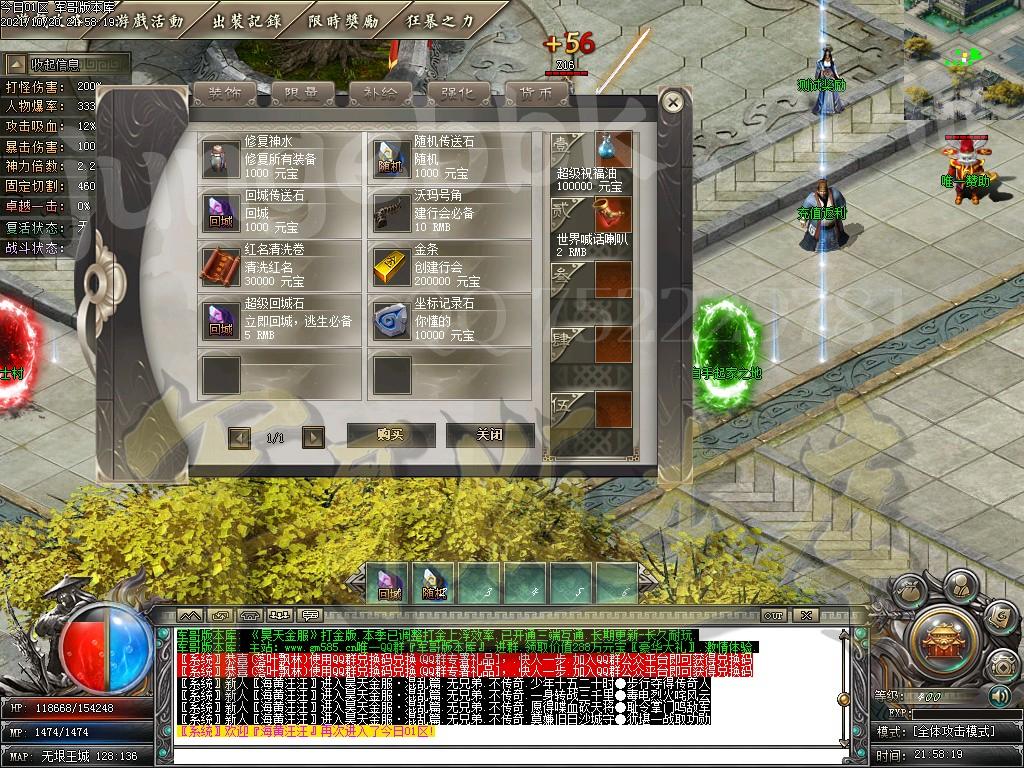The height and width of the screenshot is (768, 1024).
Task: Use the 回城 stone in the hotbar
Action: tap(389, 583)
